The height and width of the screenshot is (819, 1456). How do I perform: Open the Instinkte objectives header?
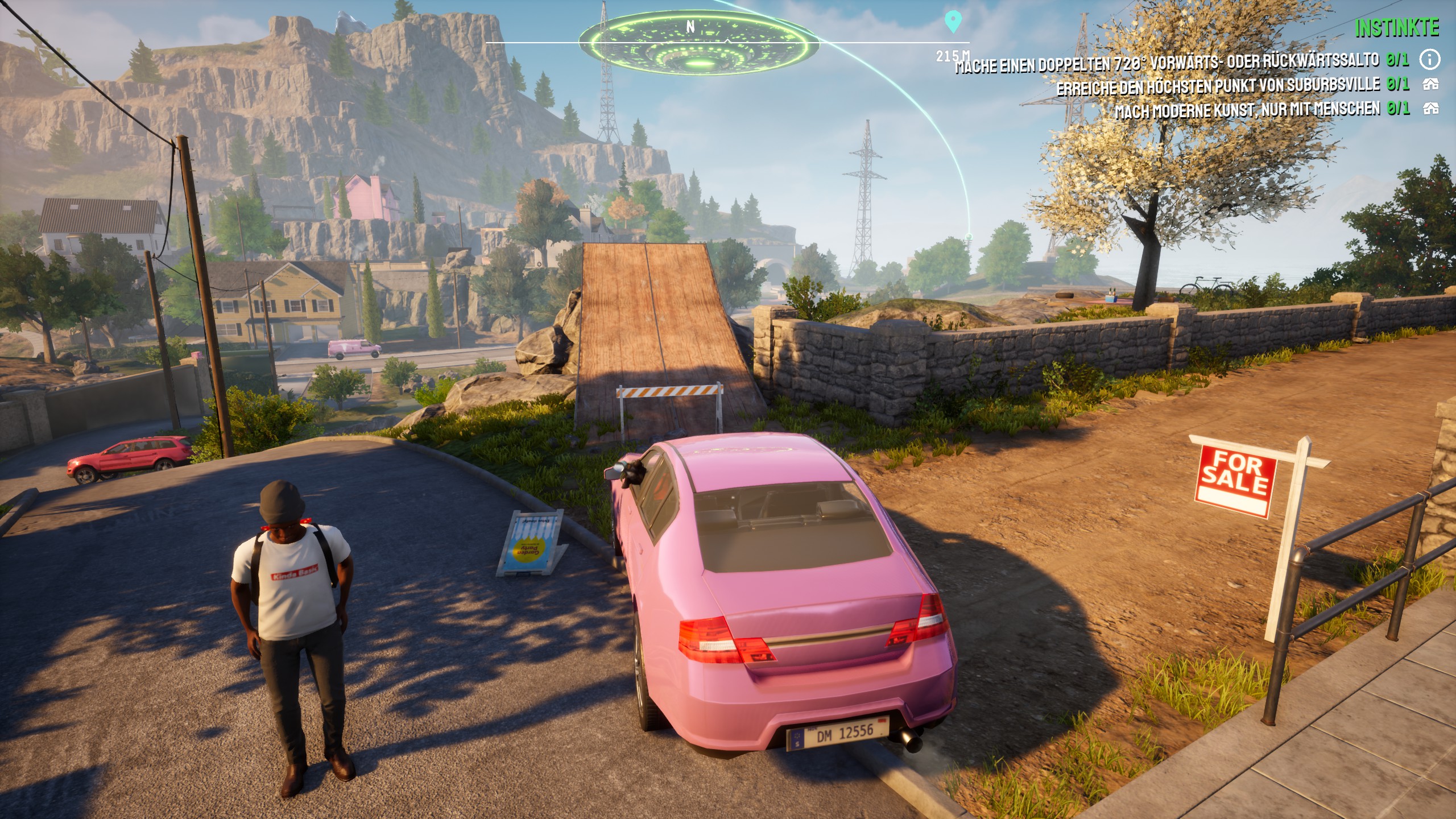click(1396, 28)
